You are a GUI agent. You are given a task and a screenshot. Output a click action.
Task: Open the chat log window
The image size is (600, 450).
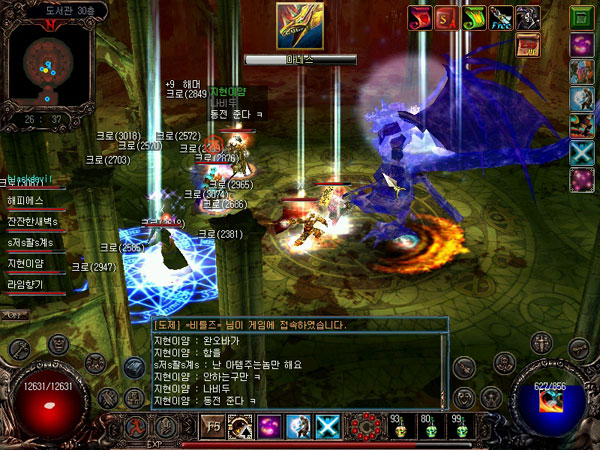click(300, 367)
